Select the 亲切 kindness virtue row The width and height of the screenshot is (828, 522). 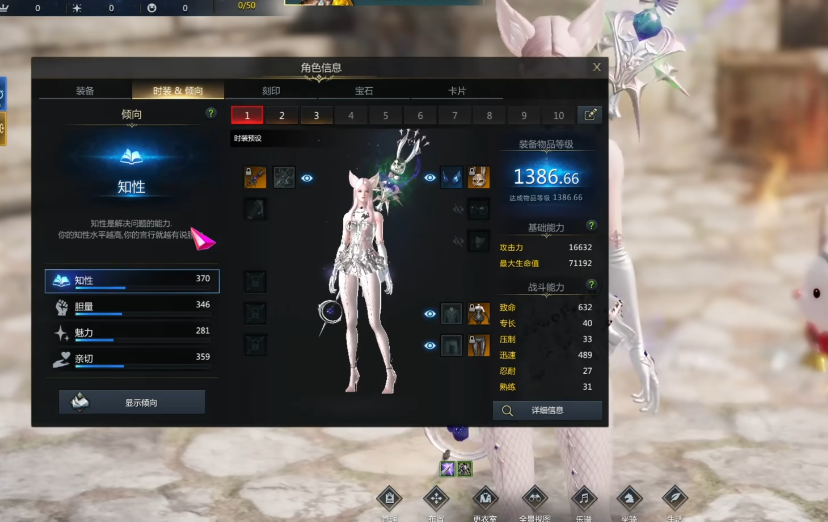pyautogui.click(x=132, y=358)
